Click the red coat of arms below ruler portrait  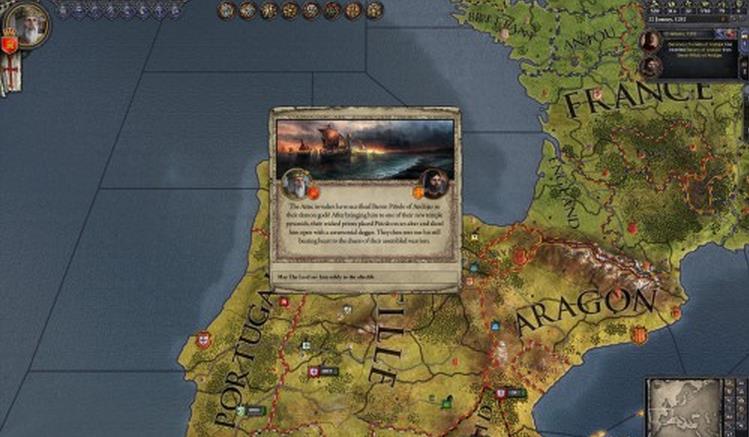10,45
